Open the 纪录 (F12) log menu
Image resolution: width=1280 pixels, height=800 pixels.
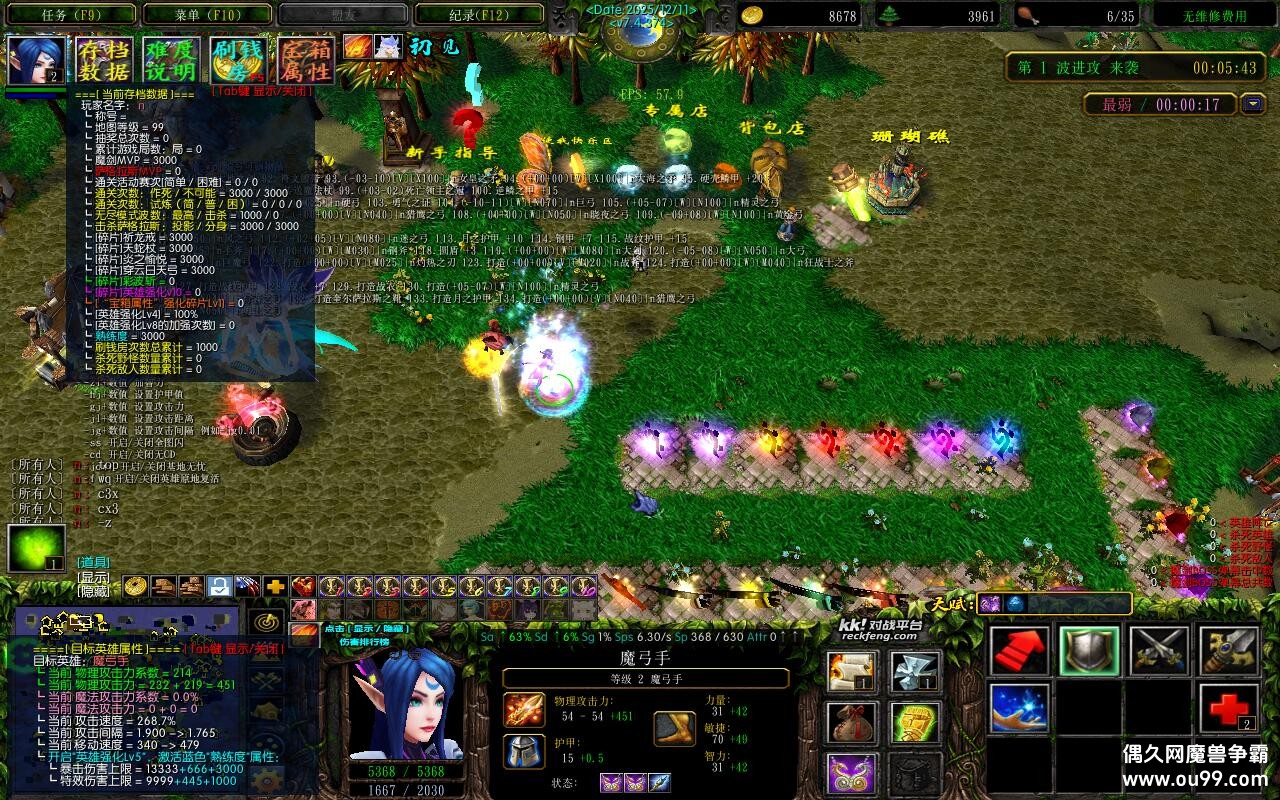pyautogui.click(x=481, y=13)
